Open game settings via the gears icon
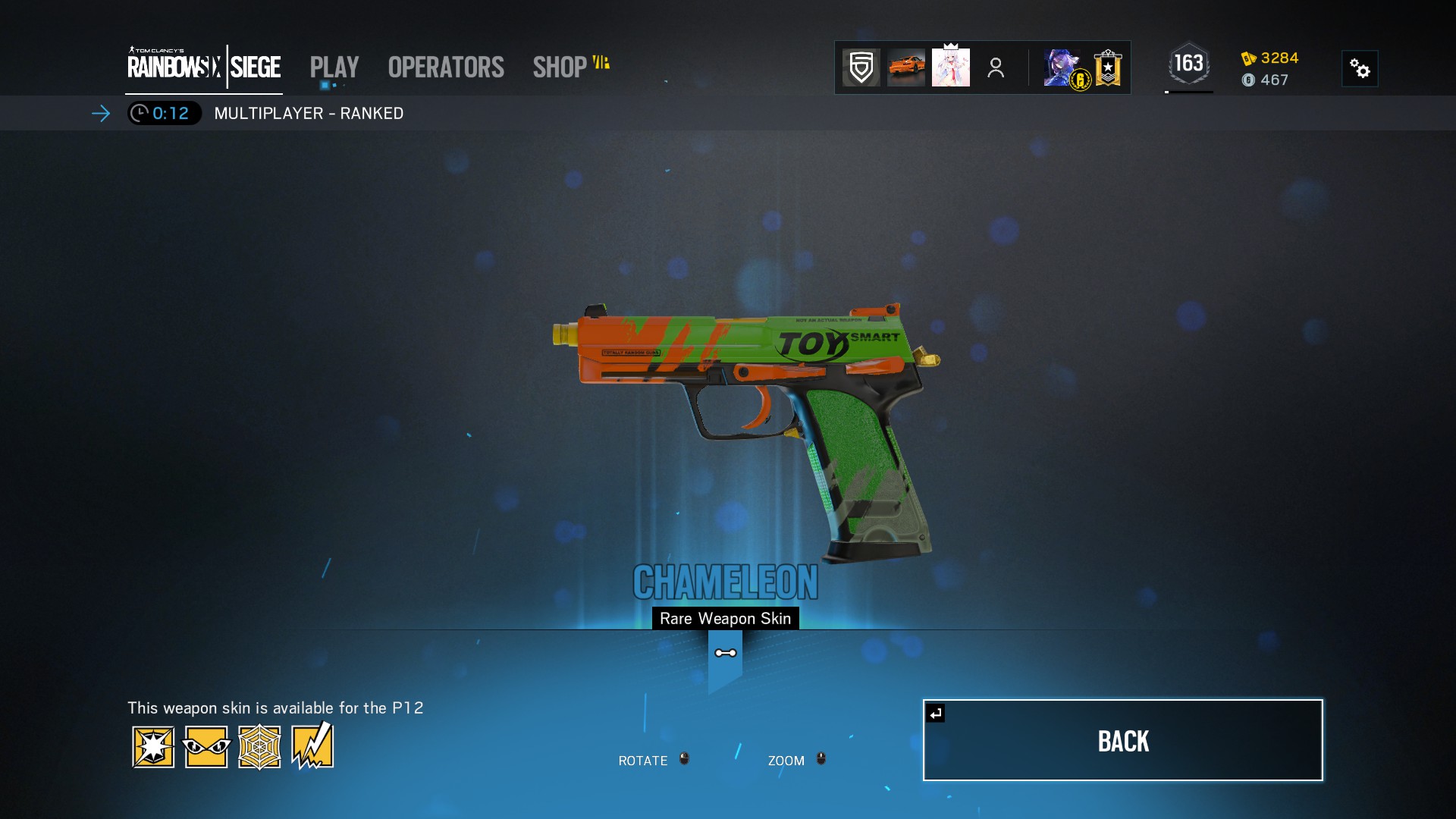Viewport: 1456px width, 819px height. pyautogui.click(x=1360, y=68)
